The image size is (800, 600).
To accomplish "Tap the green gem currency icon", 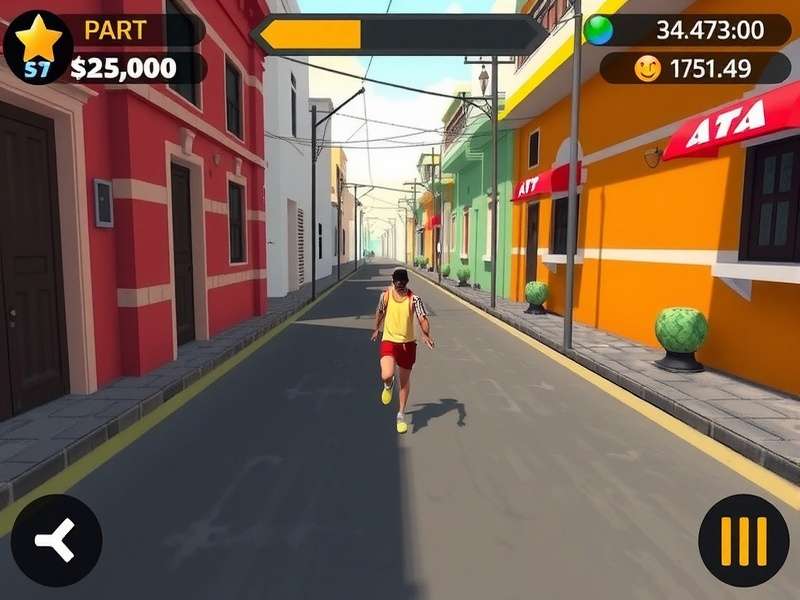I will coord(599,30).
